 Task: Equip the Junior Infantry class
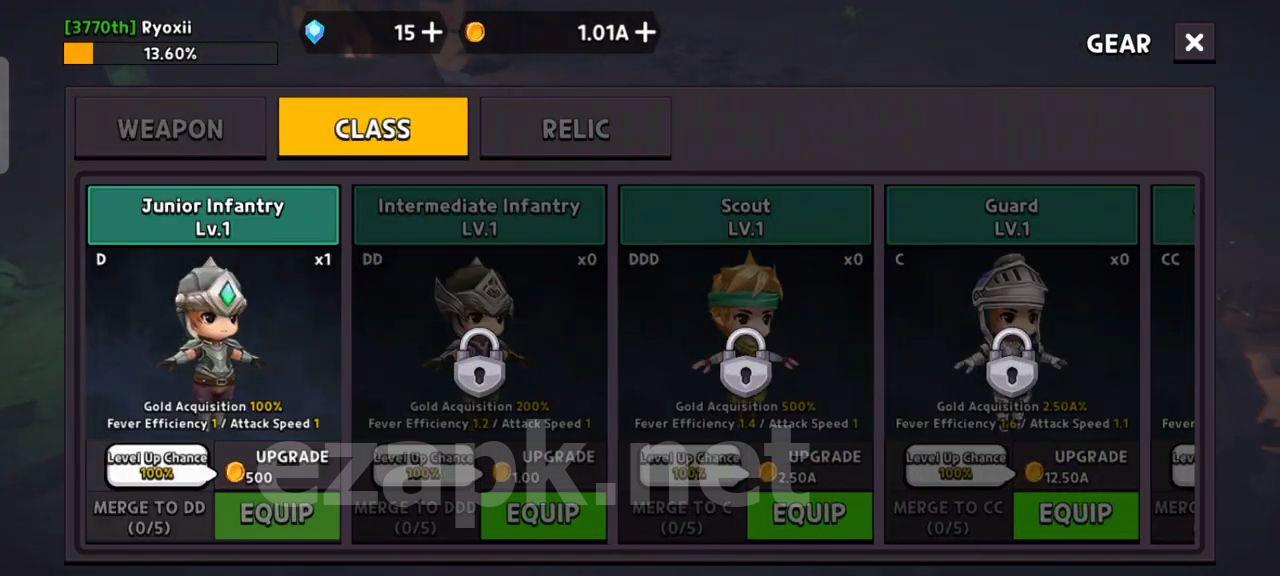pyautogui.click(x=277, y=514)
